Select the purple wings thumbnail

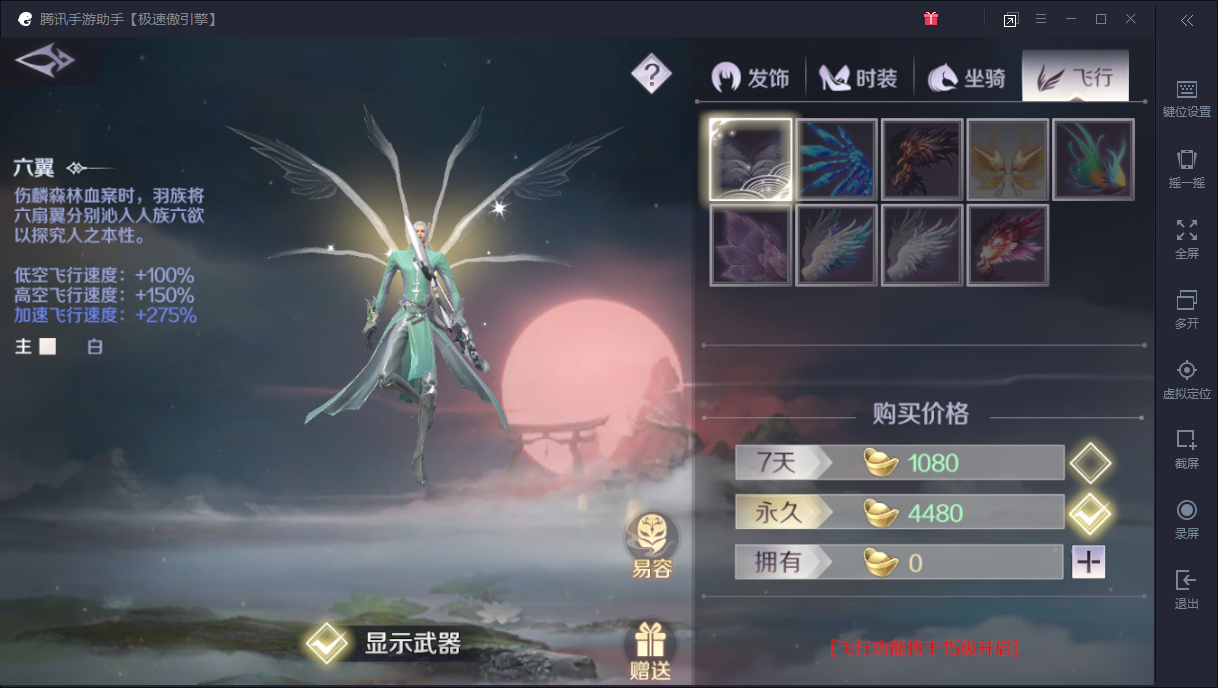tap(751, 245)
